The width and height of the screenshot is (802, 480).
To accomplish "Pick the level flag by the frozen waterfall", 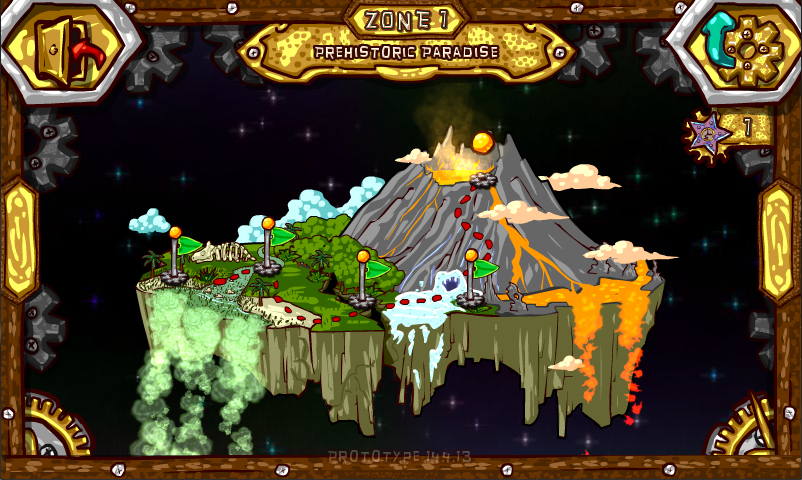I will click(x=471, y=278).
